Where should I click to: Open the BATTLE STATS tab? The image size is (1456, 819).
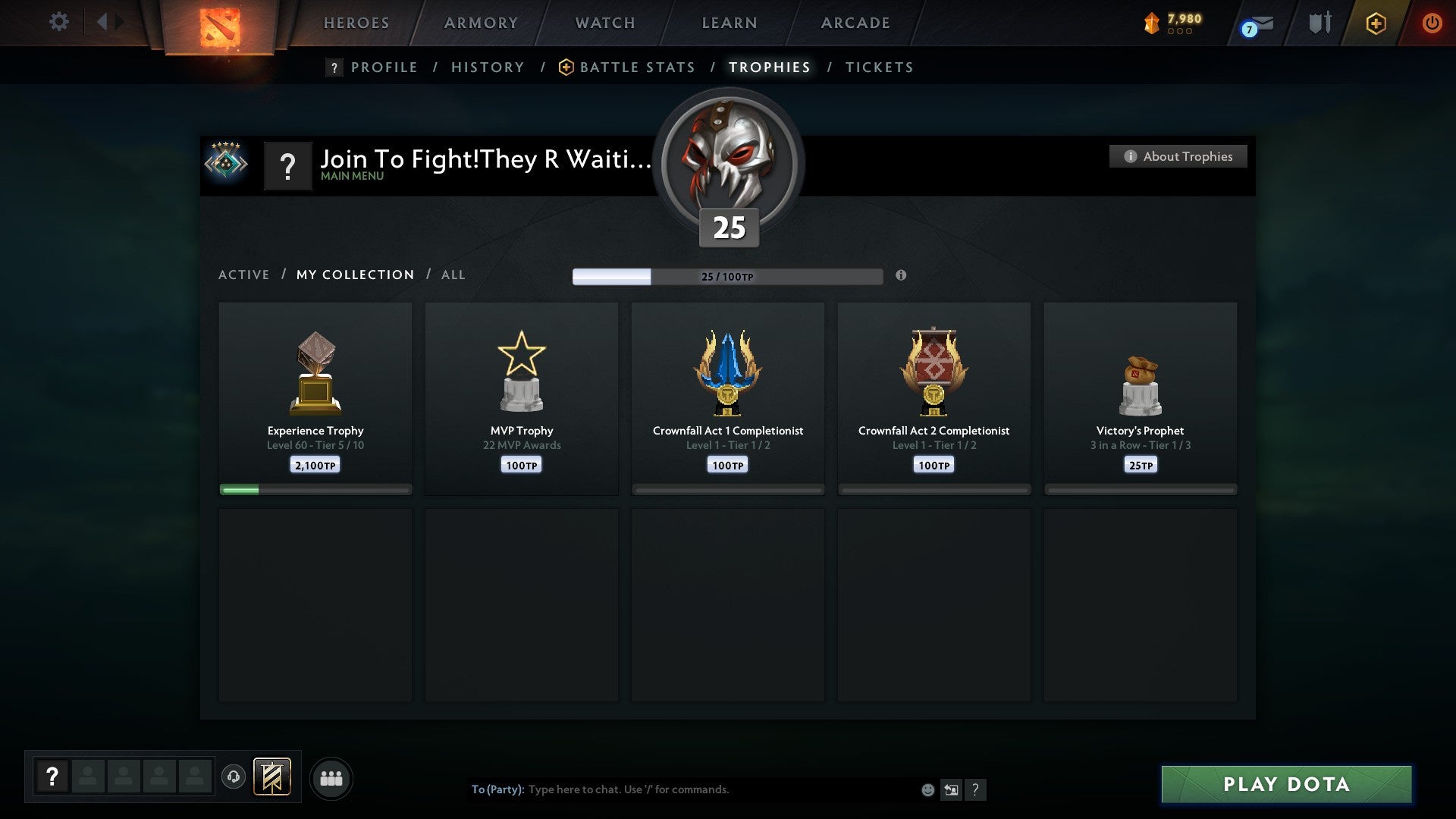pyautogui.click(x=637, y=67)
